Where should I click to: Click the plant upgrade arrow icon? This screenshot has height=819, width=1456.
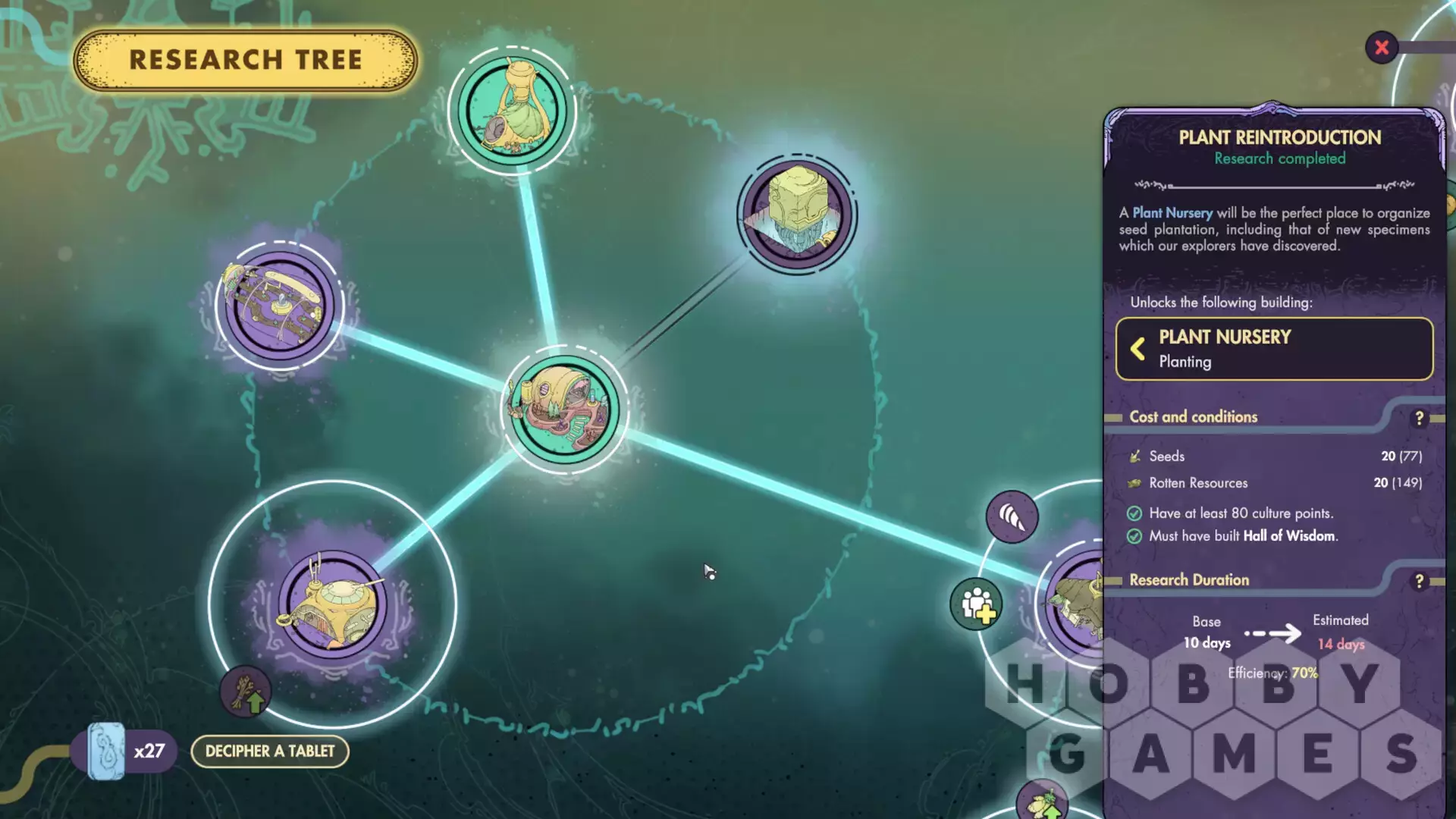tap(246, 692)
